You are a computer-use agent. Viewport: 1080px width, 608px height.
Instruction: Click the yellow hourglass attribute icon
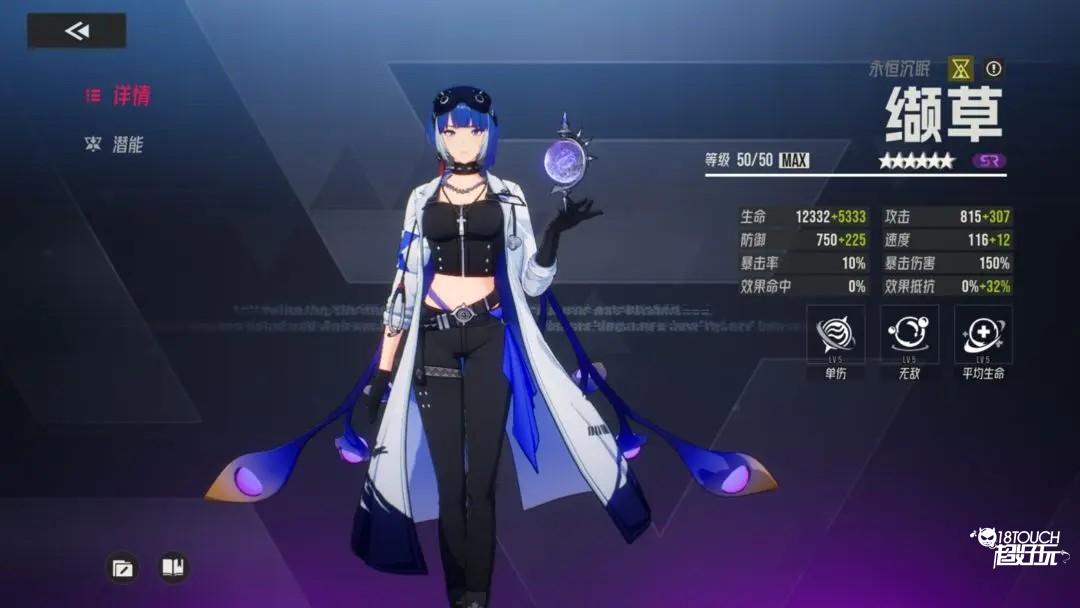pos(961,69)
